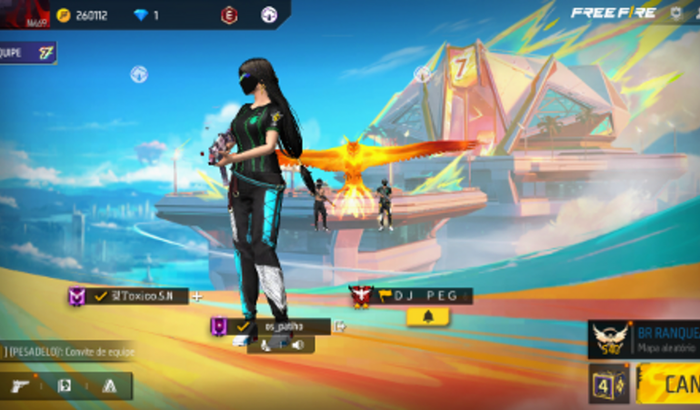The height and width of the screenshot is (410, 700).
Task: Toggle the speaker sound icon
Action: [298, 344]
